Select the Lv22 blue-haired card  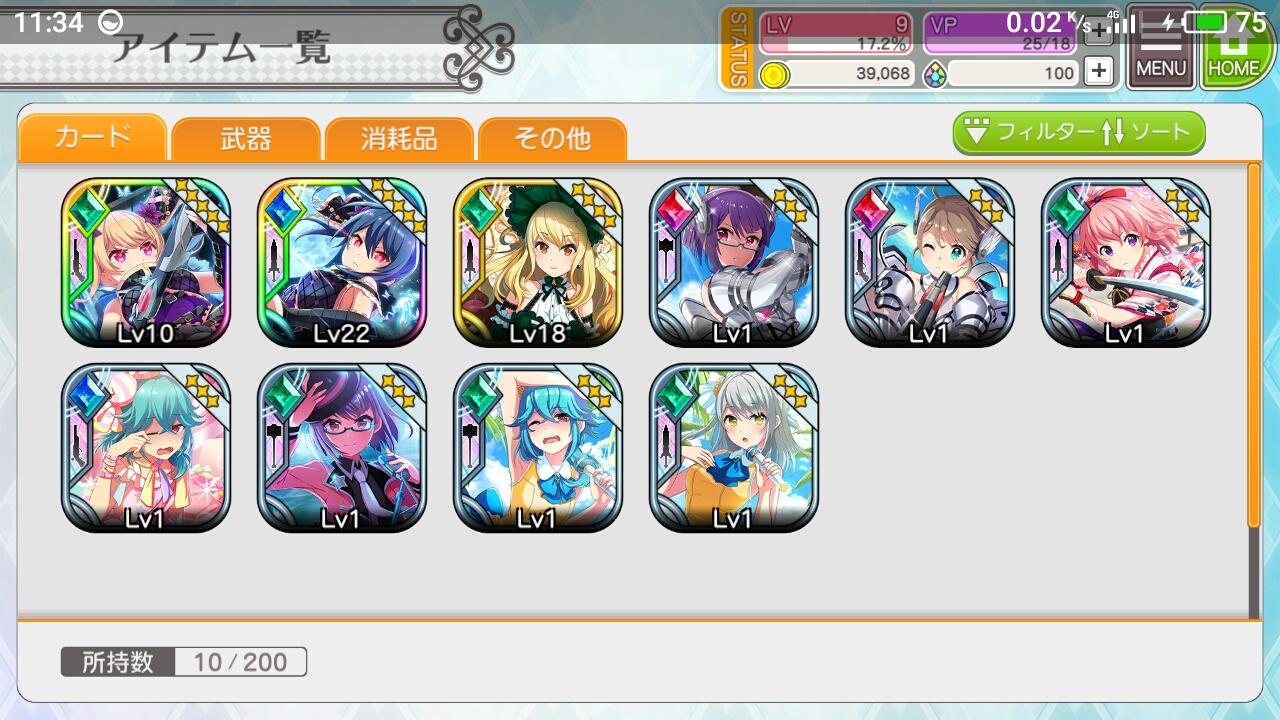(x=342, y=260)
